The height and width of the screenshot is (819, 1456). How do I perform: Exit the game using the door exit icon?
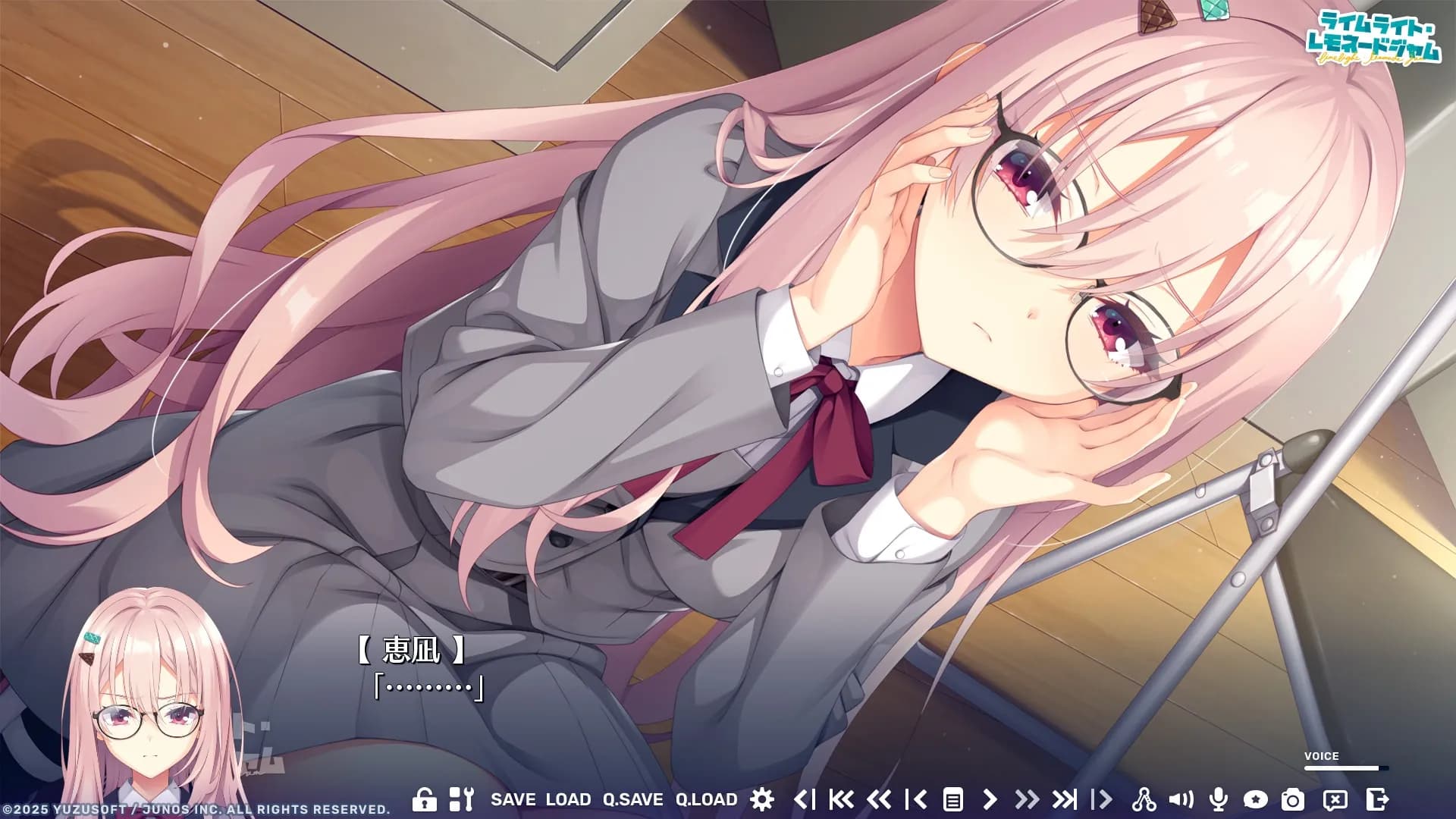click(1376, 799)
